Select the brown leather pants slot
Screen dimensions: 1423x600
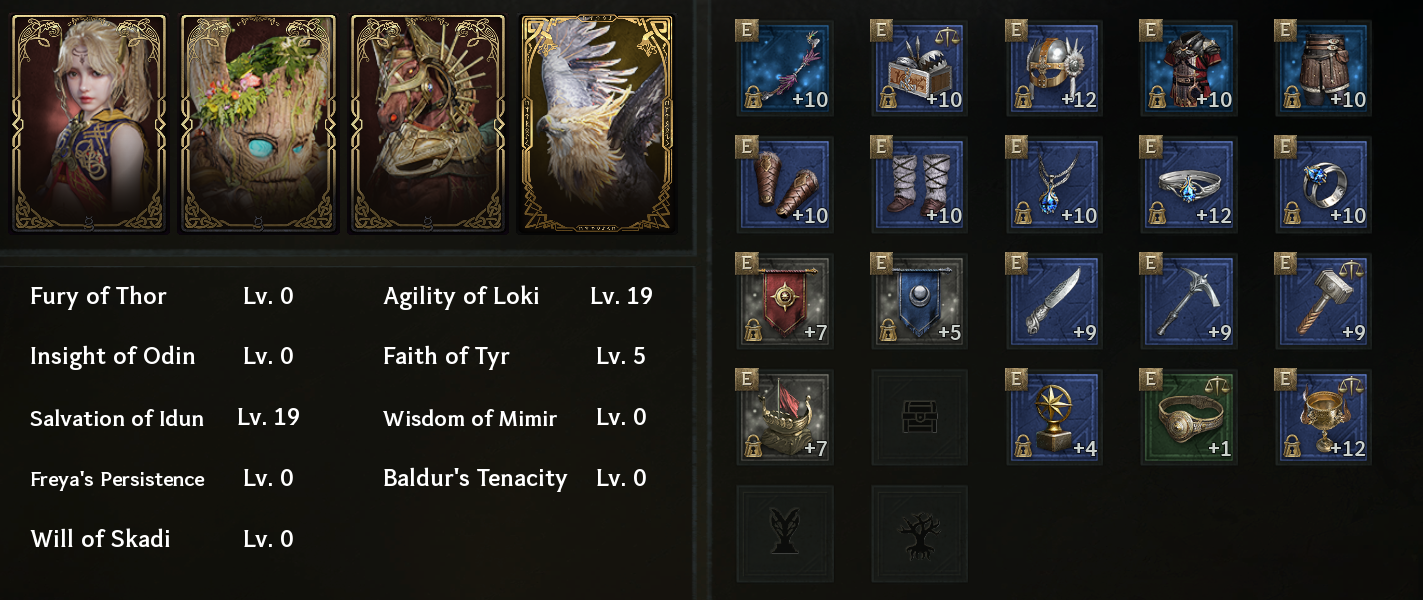pyautogui.click(x=1323, y=69)
